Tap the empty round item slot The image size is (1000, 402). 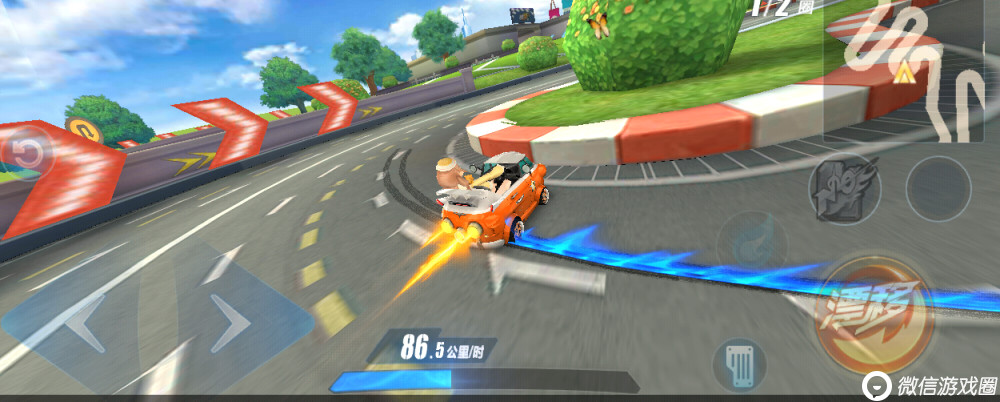pos(938,188)
